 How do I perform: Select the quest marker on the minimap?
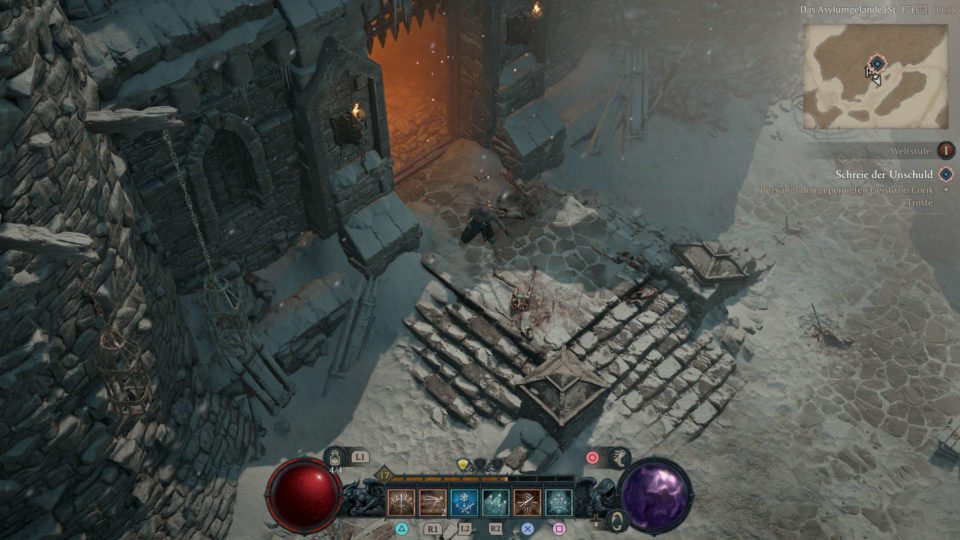876,63
